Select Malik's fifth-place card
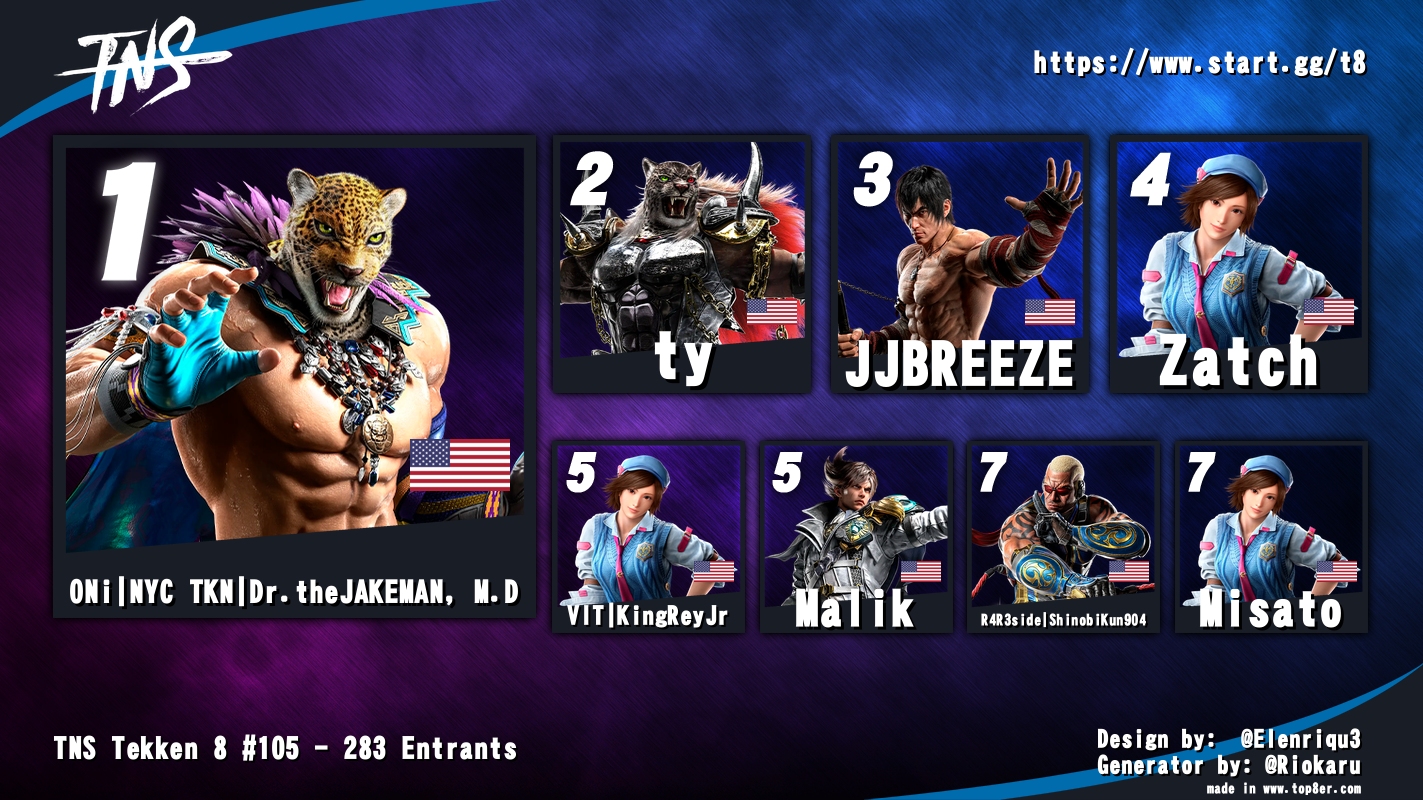 856,536
